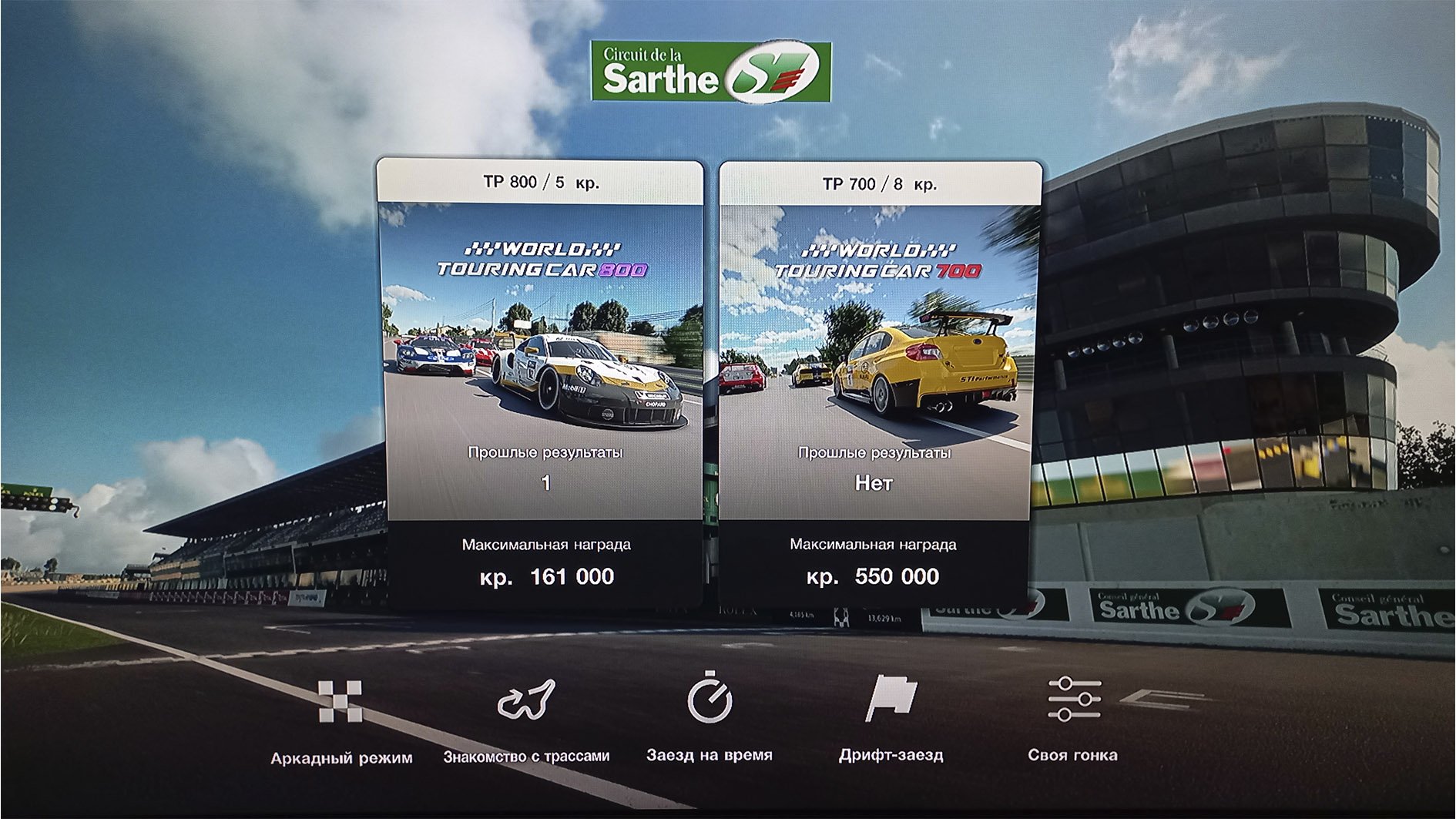
Task: Start a Заезд на время time trial
Action: [x=709, y=718]
